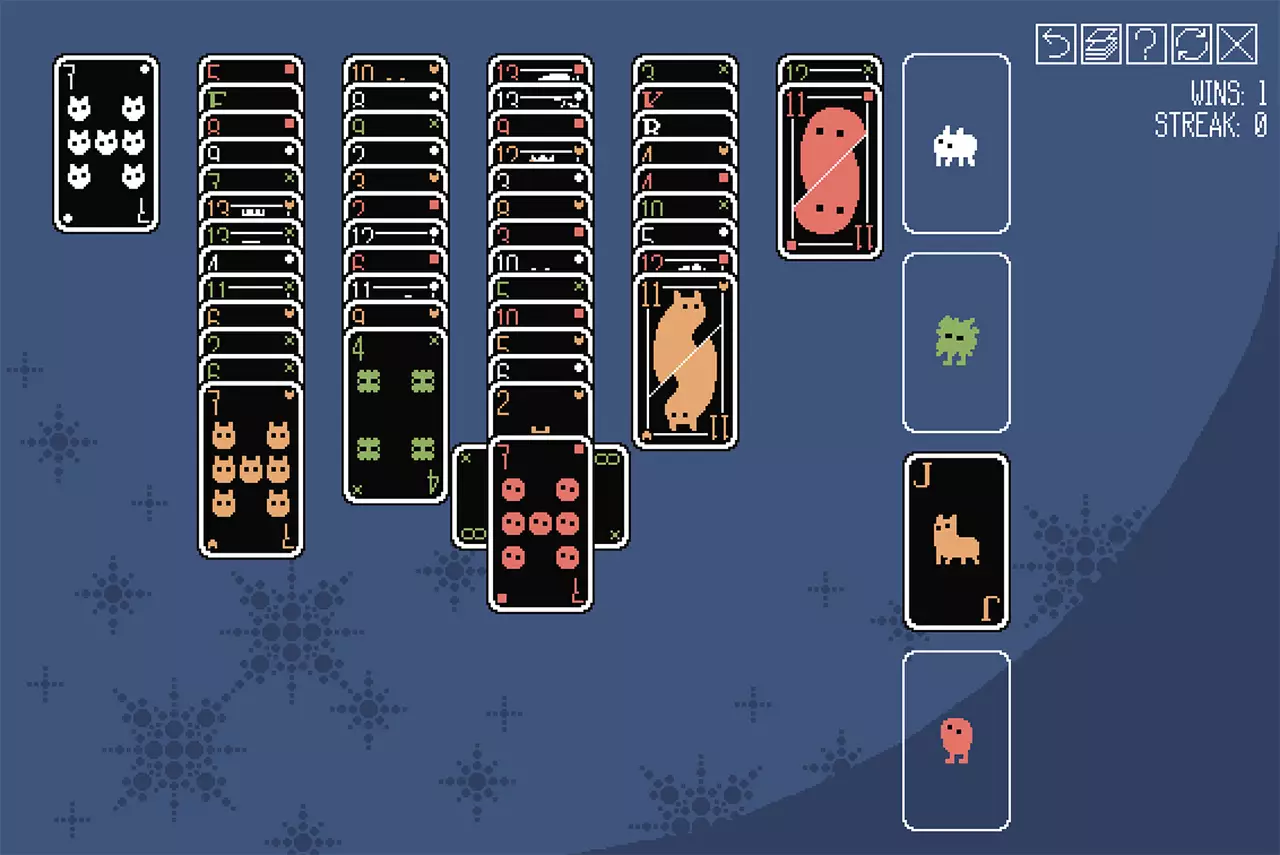Screen dimensions: 1280x855
Task: Select the 7 of white cats card top-left
Action: tap(105, 143)
